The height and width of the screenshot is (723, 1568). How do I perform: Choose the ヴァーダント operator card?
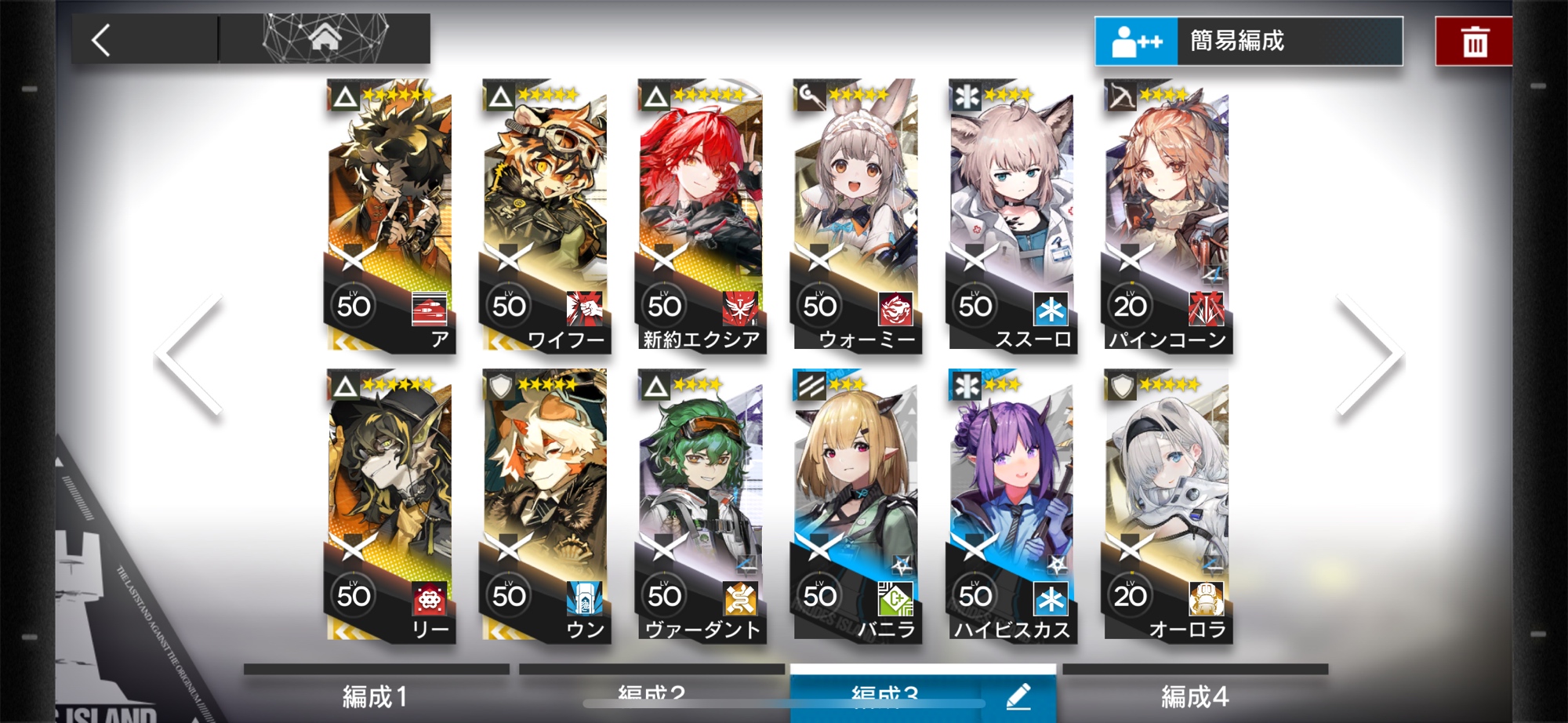(700, 506)
